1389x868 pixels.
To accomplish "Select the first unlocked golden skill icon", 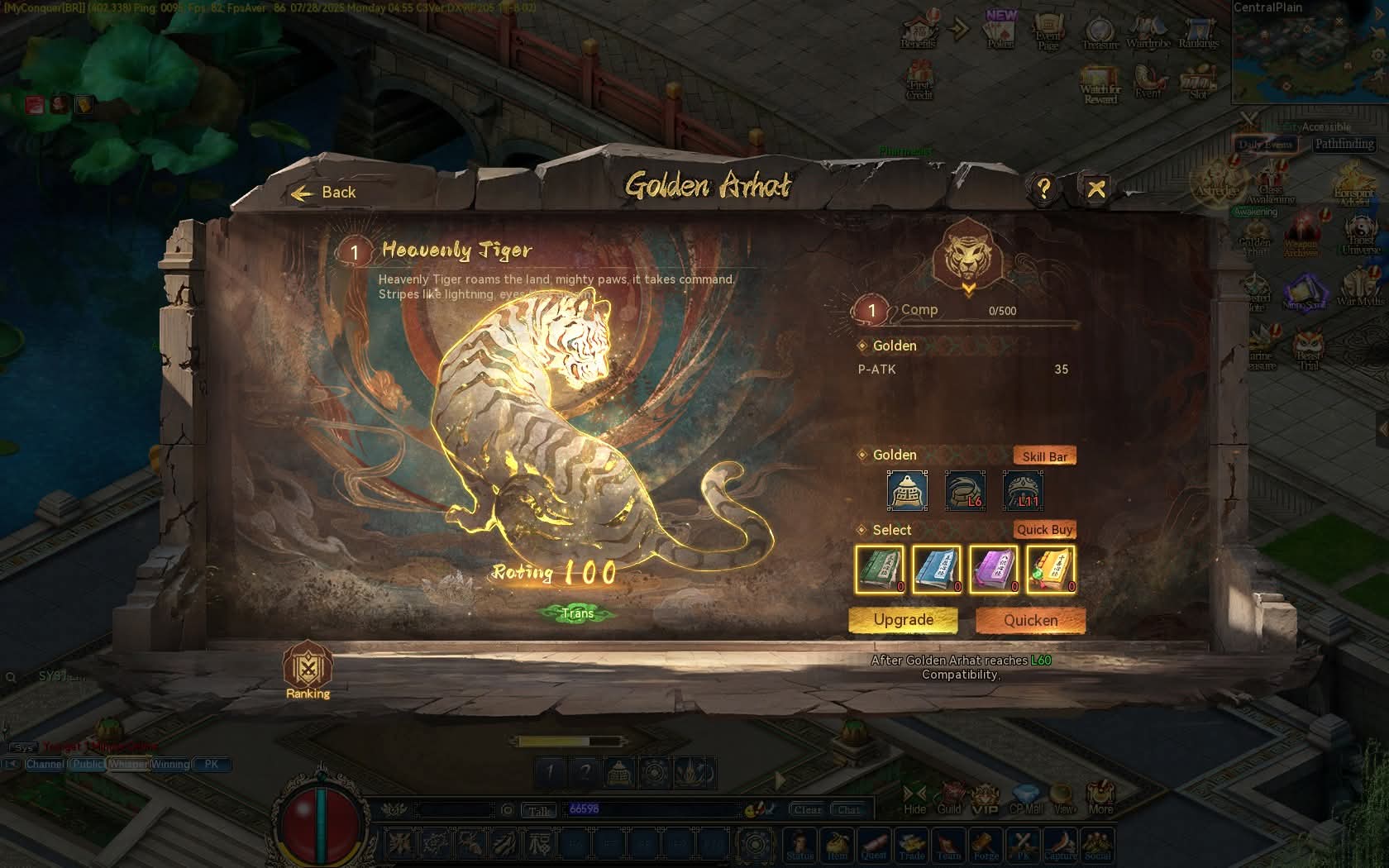I will pyautogui.click(x=907, y=491).
